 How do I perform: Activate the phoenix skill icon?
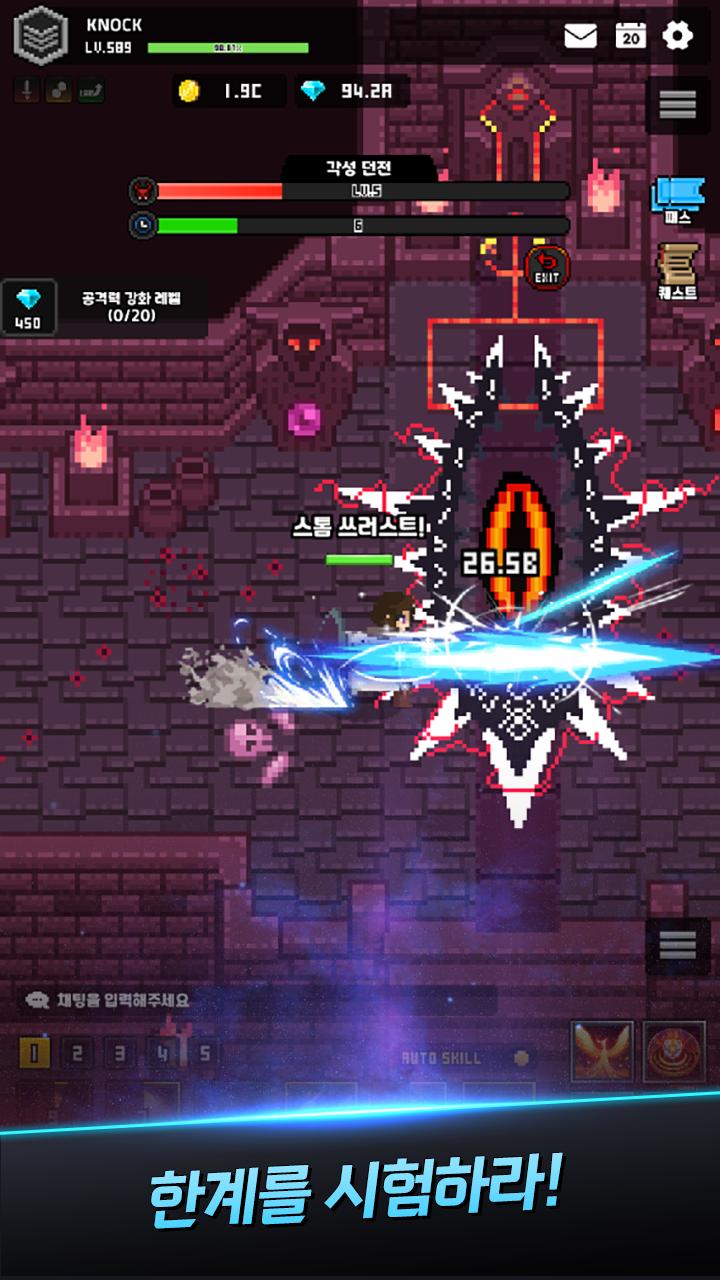(x=602, y=1052)
